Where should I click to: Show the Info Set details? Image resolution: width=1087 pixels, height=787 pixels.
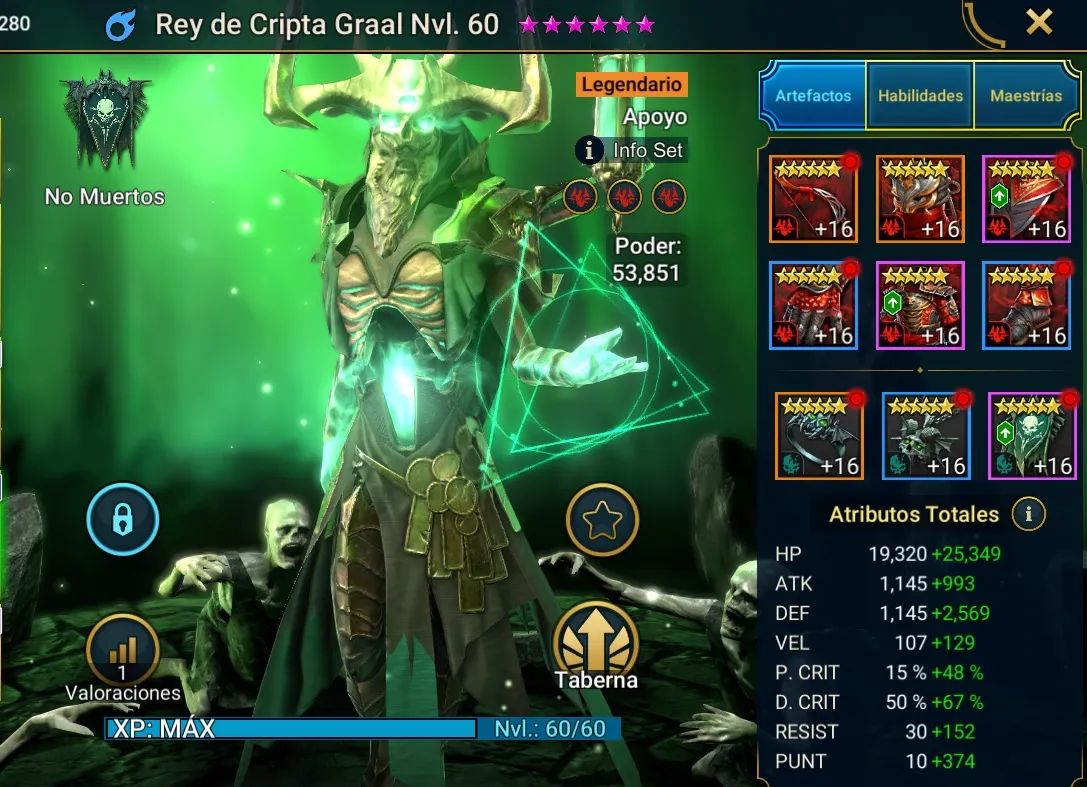coord(632,151)
